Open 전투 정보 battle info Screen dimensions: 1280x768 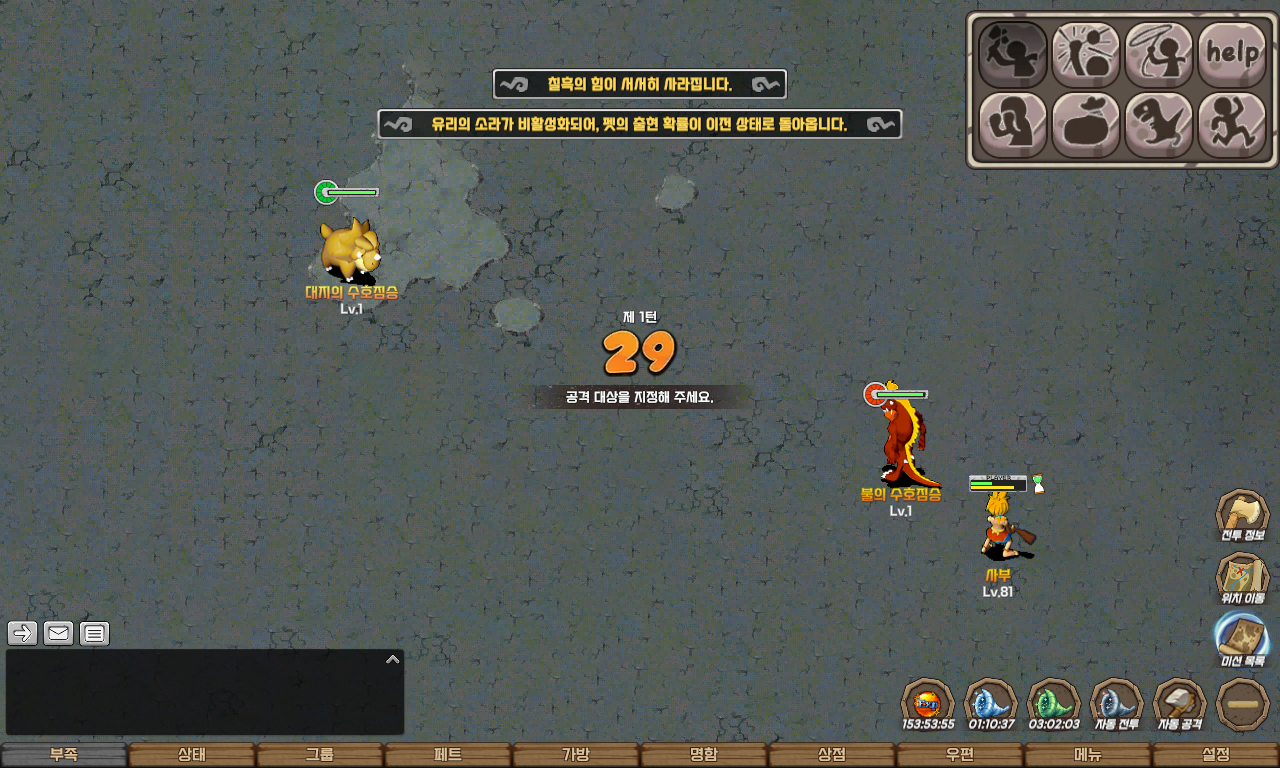click(1242, 517)
